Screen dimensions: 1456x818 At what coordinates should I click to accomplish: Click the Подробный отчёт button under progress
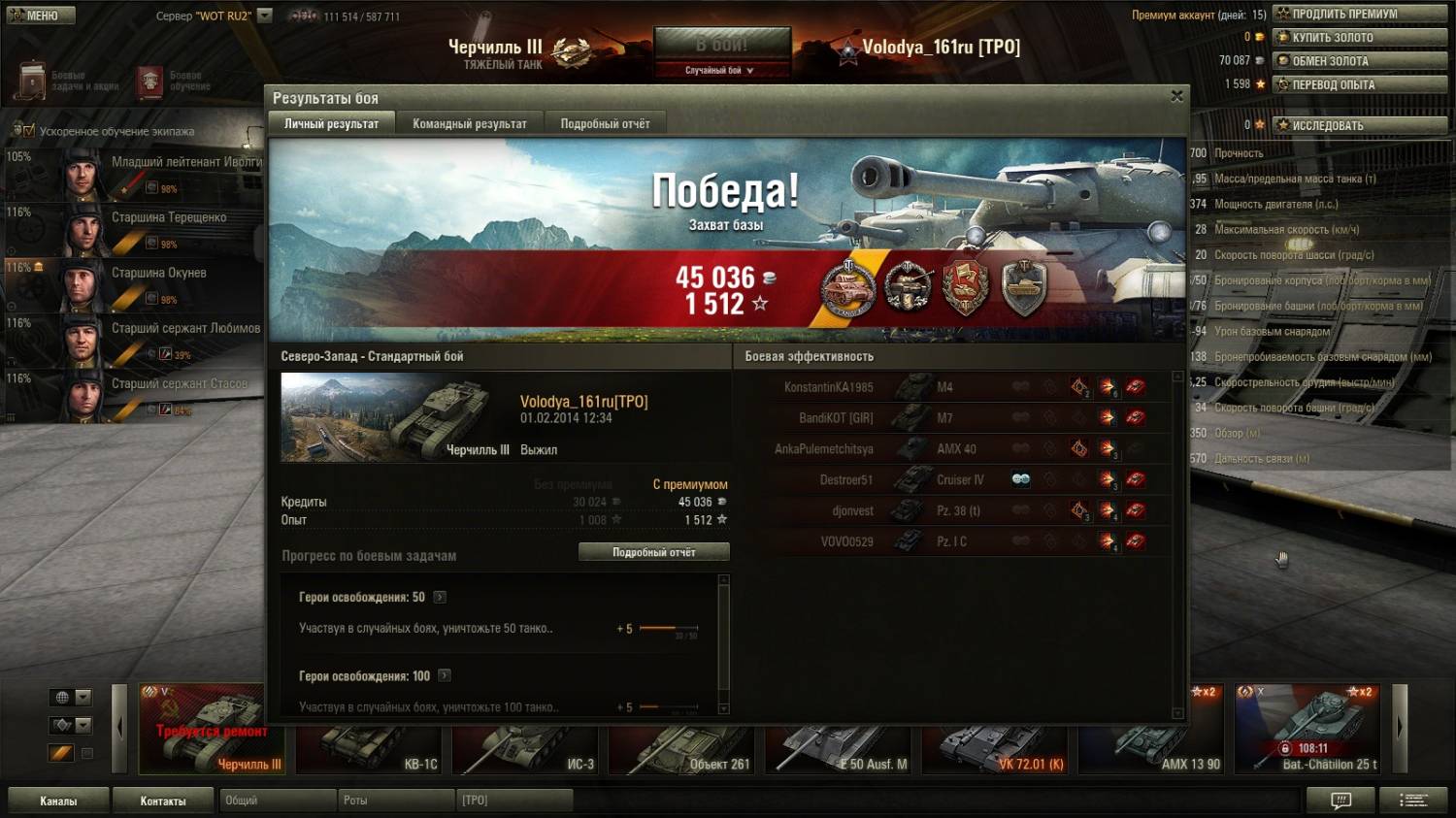[653, 552]
